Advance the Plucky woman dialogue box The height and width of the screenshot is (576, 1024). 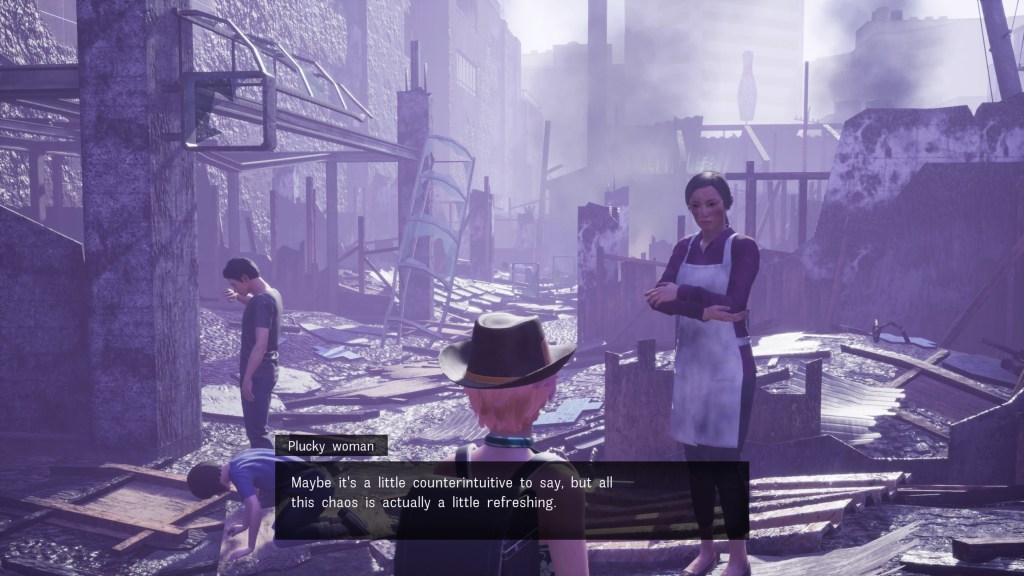[511, 499]
